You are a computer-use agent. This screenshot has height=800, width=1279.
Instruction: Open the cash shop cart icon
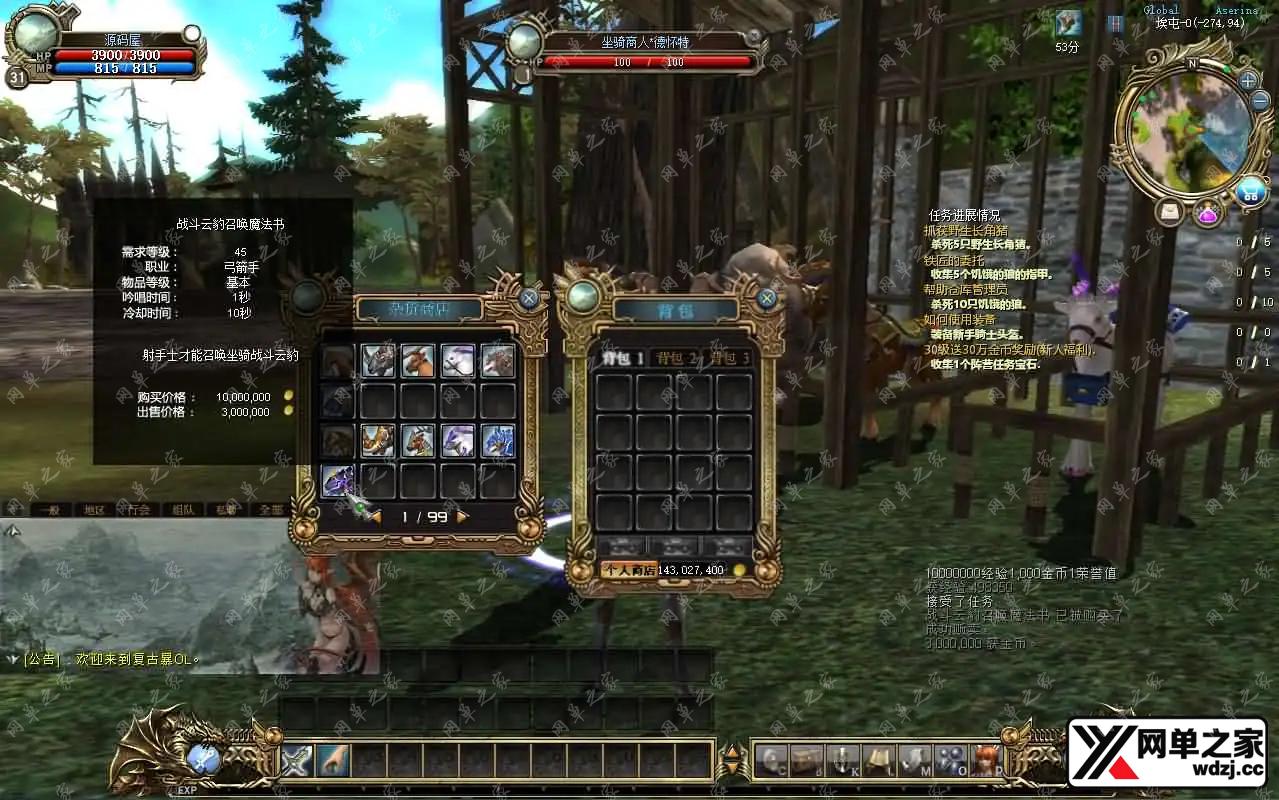click(x=1250, y=190)
